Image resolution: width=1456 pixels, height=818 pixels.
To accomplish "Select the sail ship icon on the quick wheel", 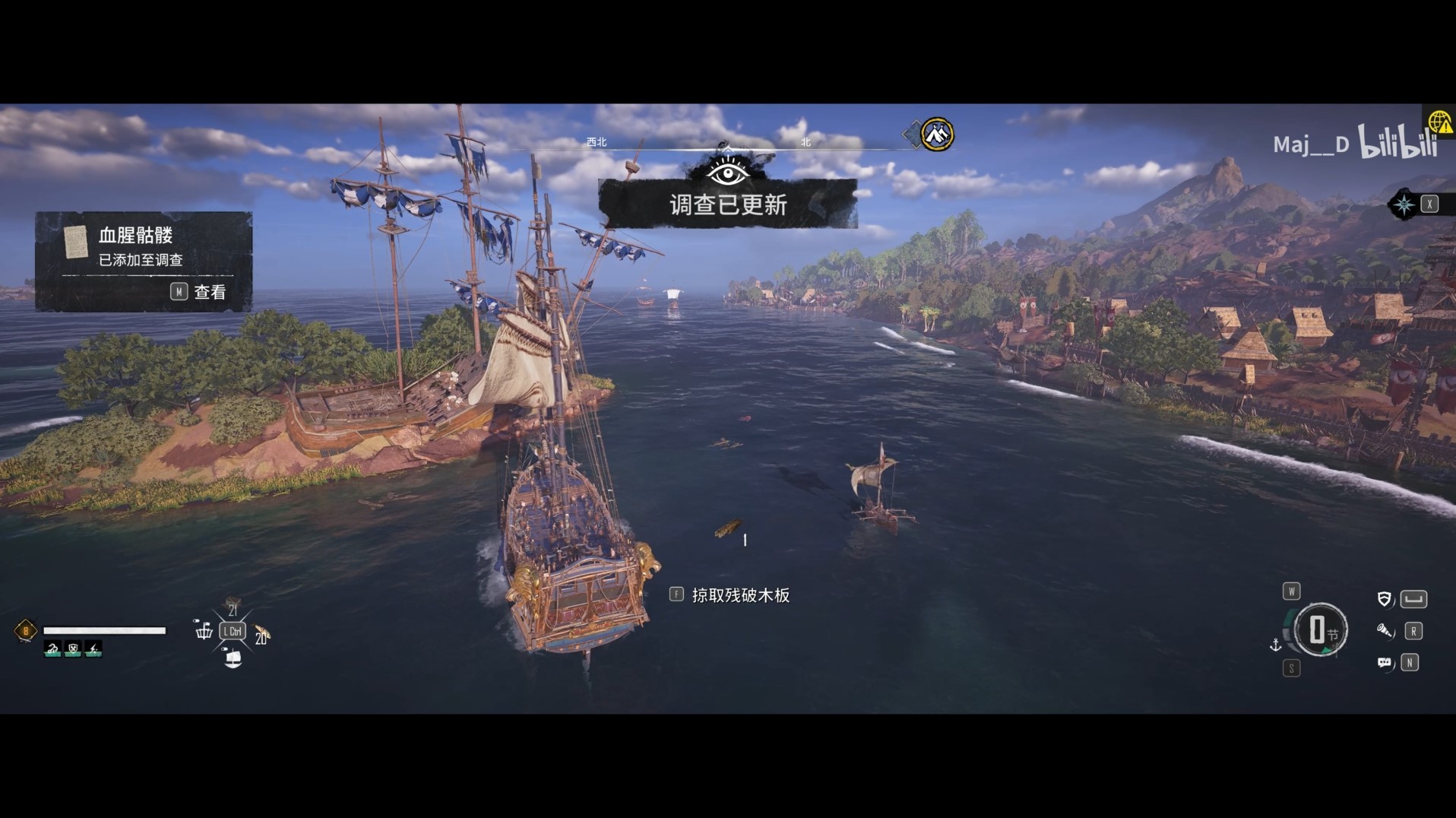I will (x=233, y=658).
